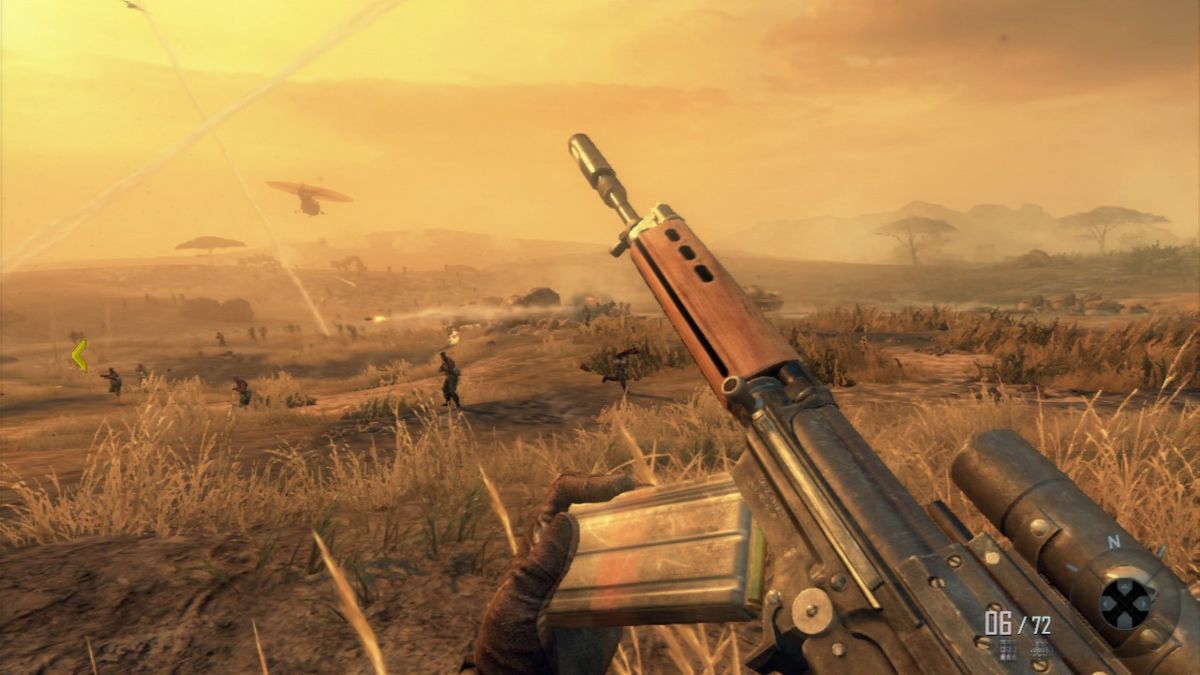
Task: Select the compass north marker
Action: tap(1114, 542)
